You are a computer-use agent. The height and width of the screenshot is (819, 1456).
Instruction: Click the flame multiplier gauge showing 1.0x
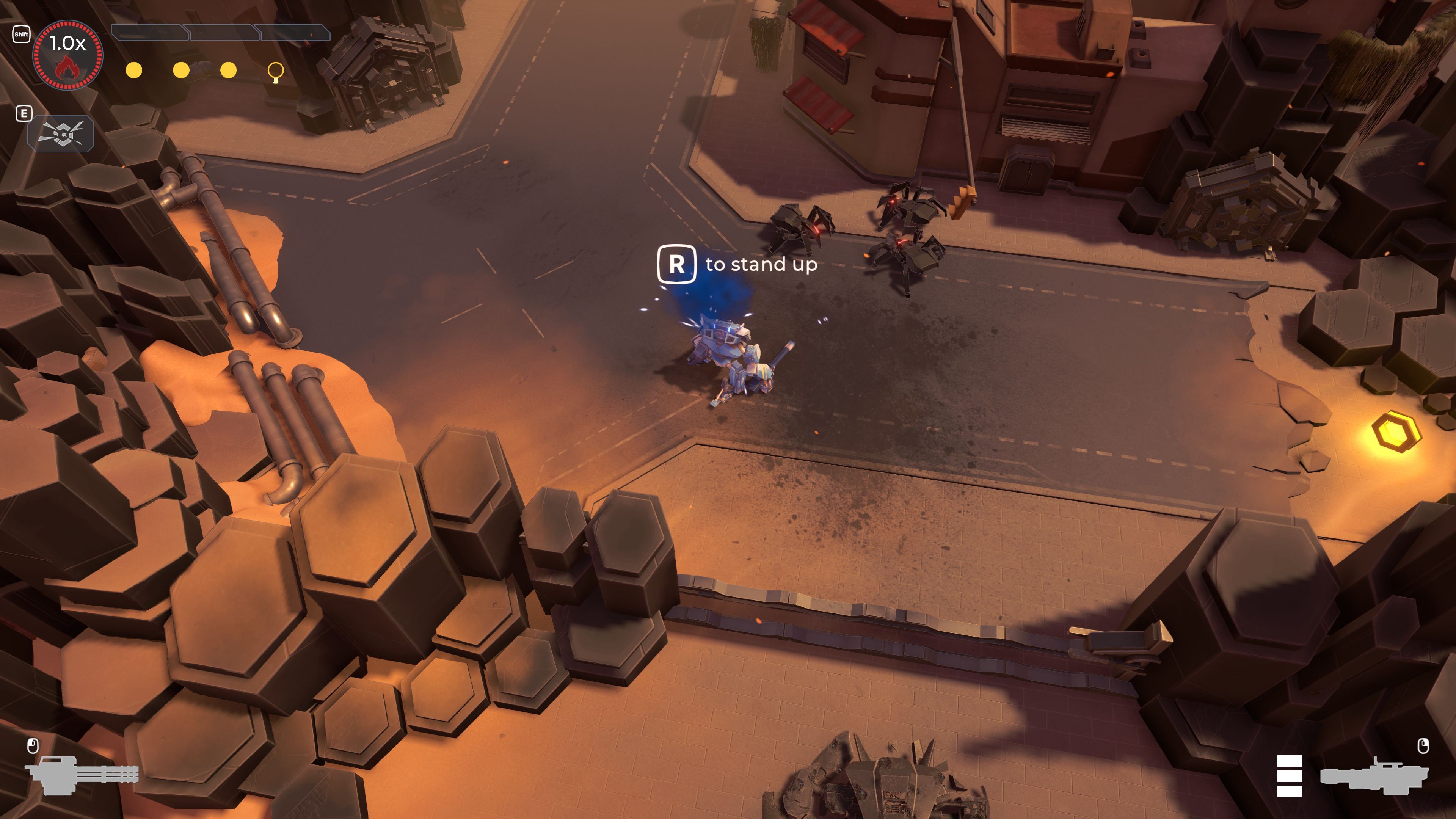pyautogui.click(x=68, y=55)
